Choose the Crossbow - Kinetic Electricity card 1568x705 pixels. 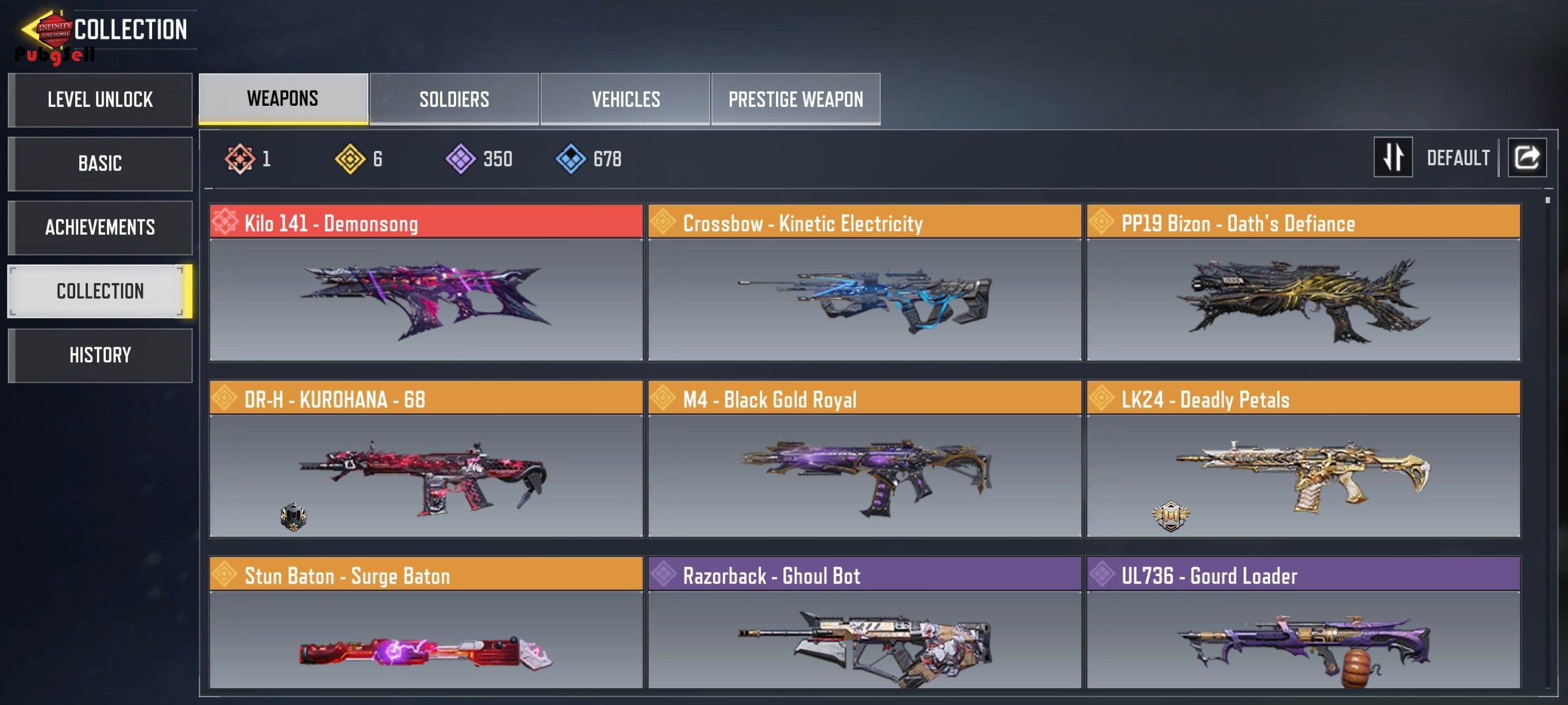click(864, 283)
